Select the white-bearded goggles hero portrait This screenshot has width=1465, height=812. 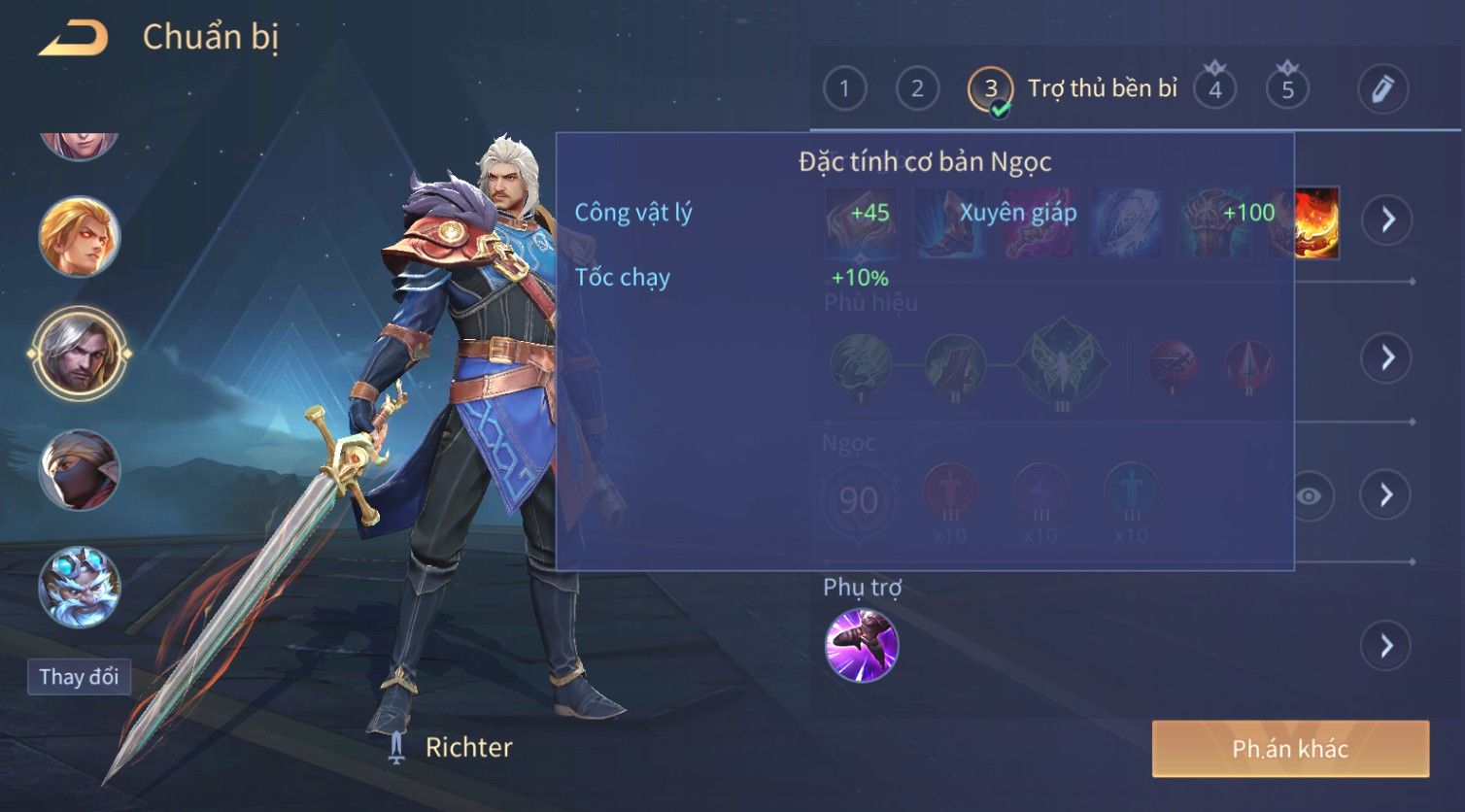point(79,587)
